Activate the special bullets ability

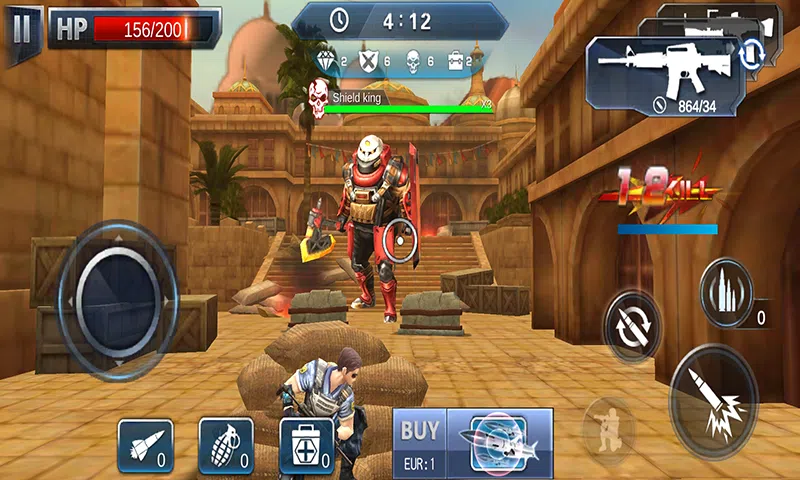725,292
